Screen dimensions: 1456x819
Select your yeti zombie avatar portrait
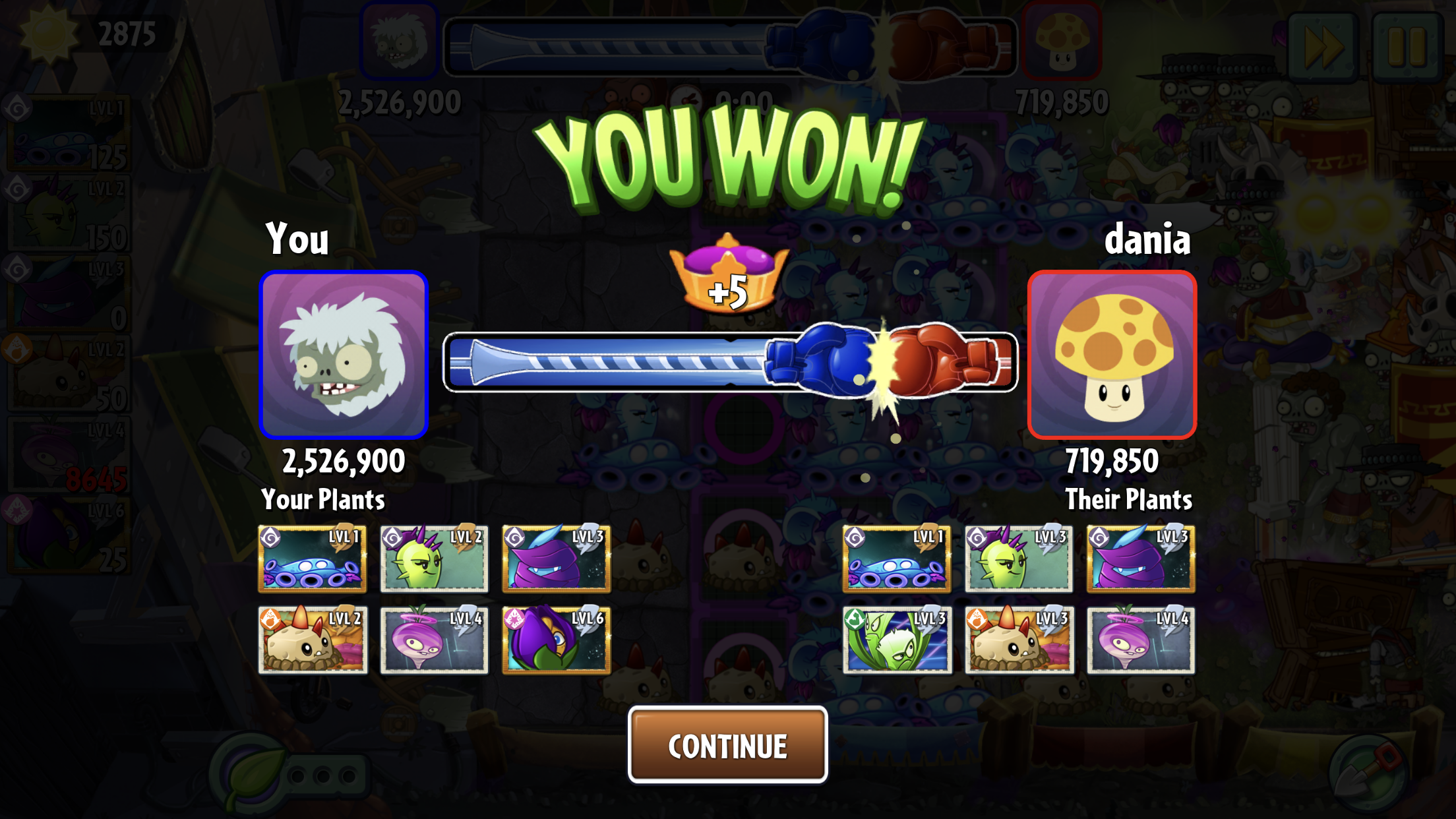click(344, 355)
